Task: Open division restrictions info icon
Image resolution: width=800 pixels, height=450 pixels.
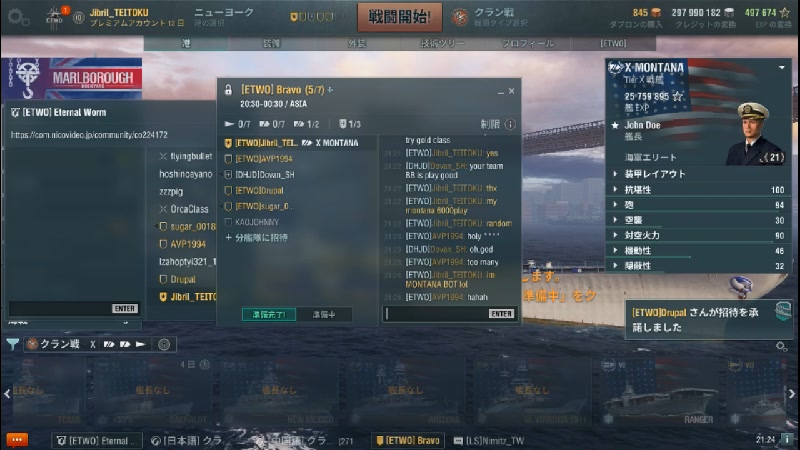Action: (511, 124)
